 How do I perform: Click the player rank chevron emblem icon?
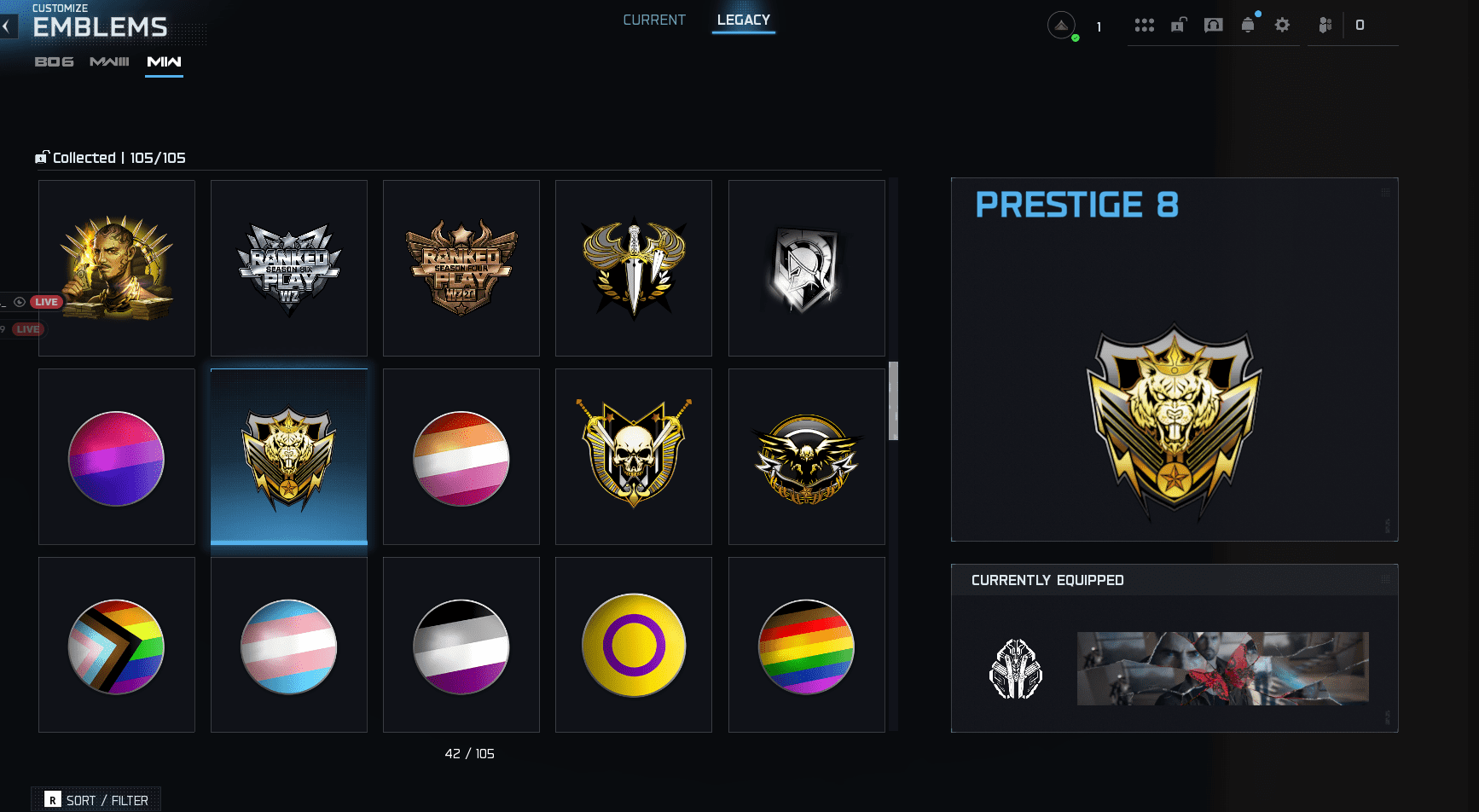pyautogui.click(x=1060, y=25)
